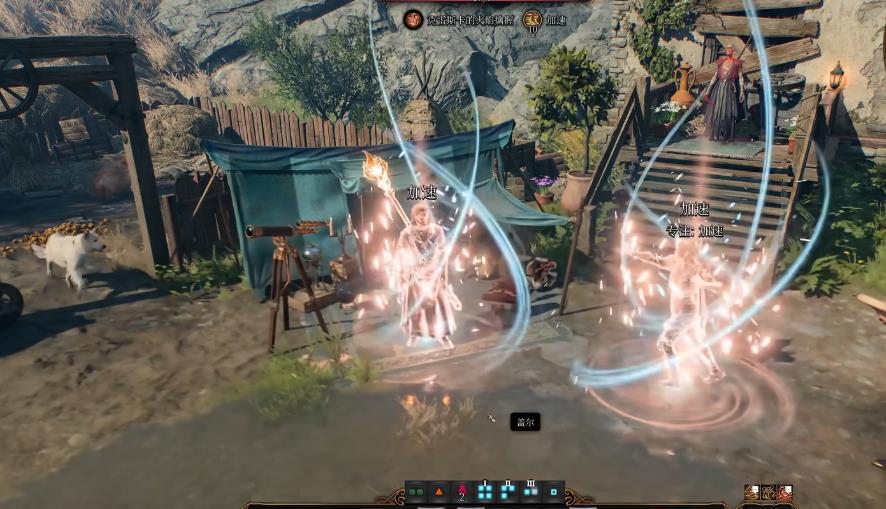Click the red resource icon marked 2

(462, 492)
